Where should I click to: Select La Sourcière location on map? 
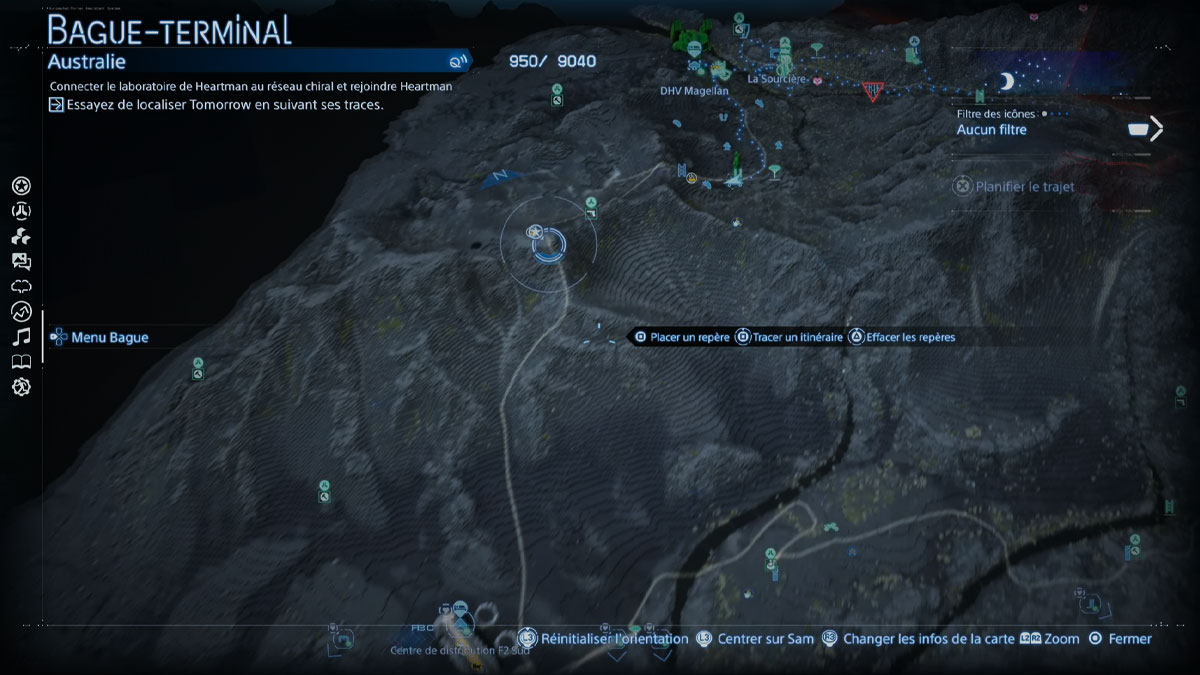(x=776, y=78)
